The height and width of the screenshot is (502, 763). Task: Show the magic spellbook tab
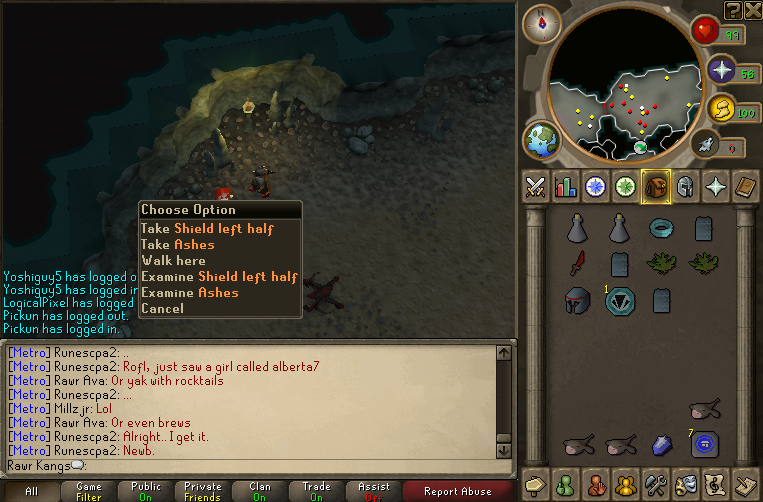coord(716,187)
